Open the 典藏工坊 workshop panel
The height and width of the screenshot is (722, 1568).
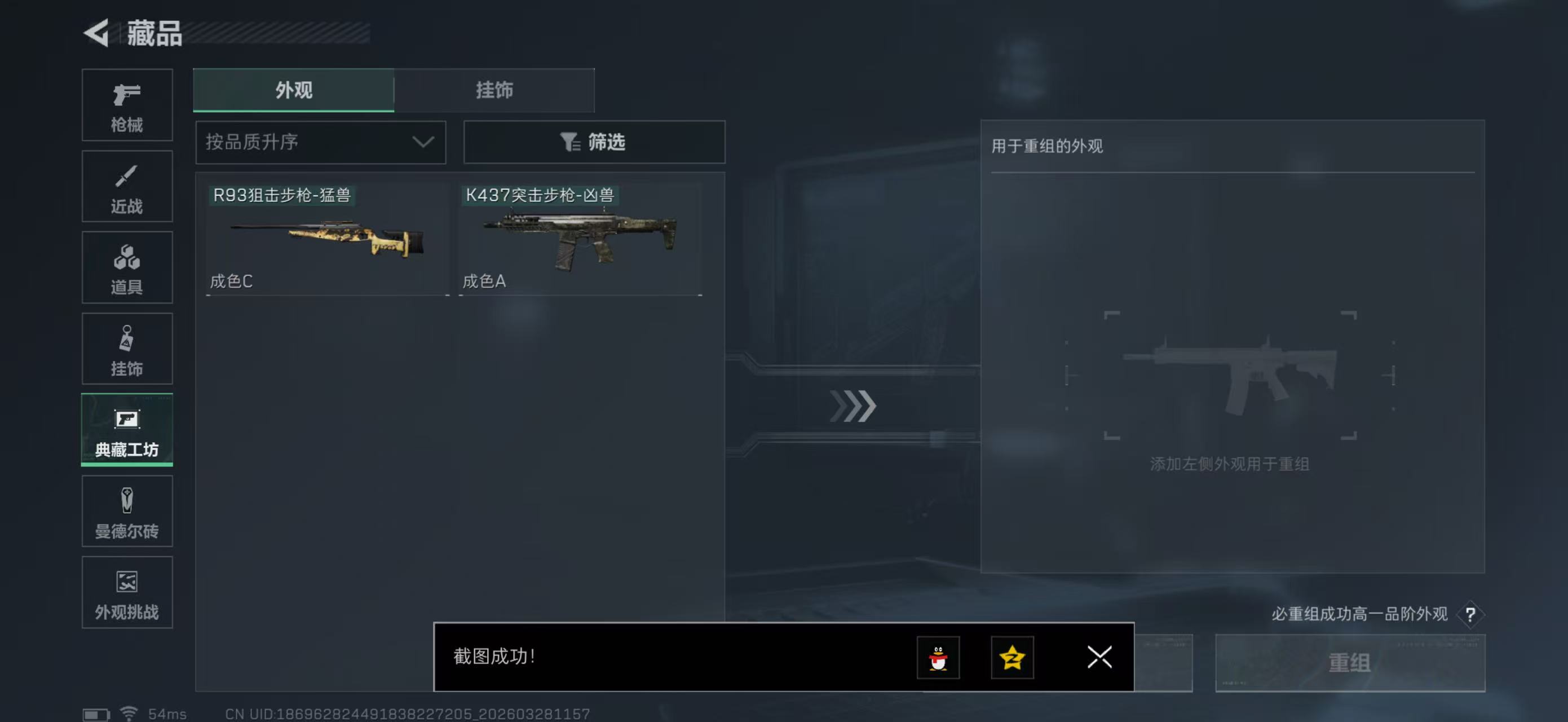pyautogui.click(x=127, y=430)
